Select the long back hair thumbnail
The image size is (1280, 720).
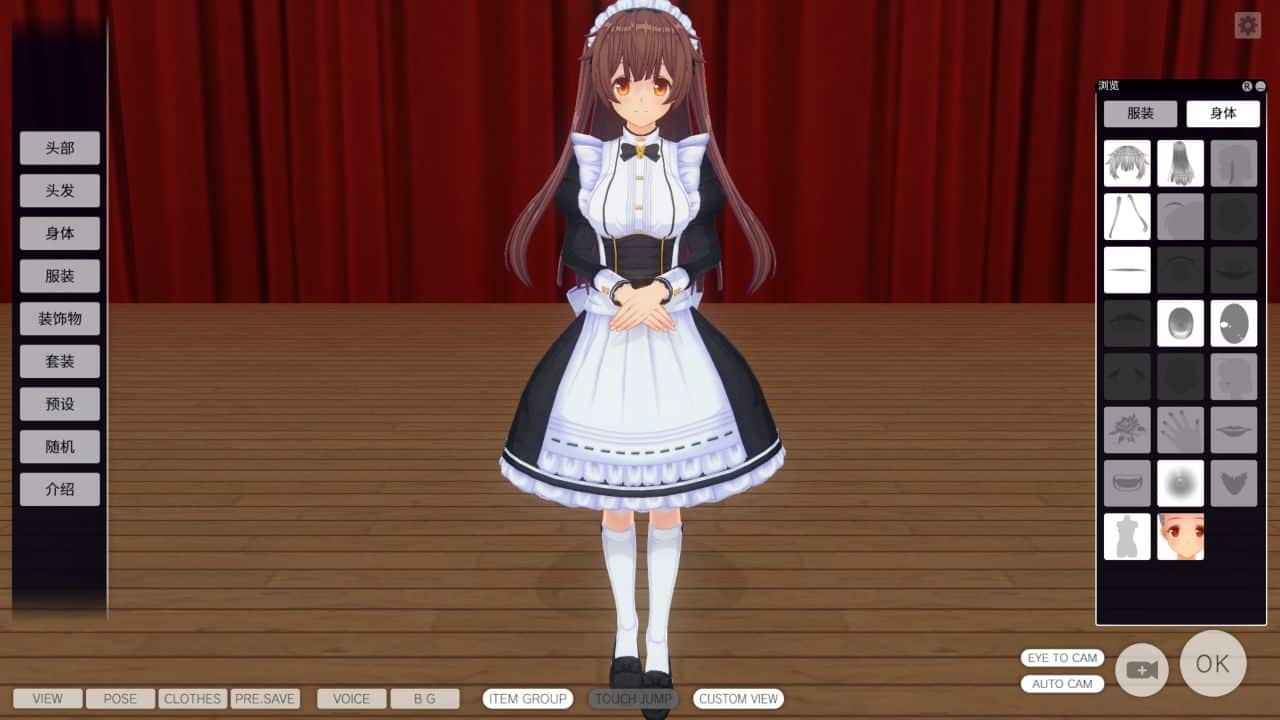pos(1181,163)
